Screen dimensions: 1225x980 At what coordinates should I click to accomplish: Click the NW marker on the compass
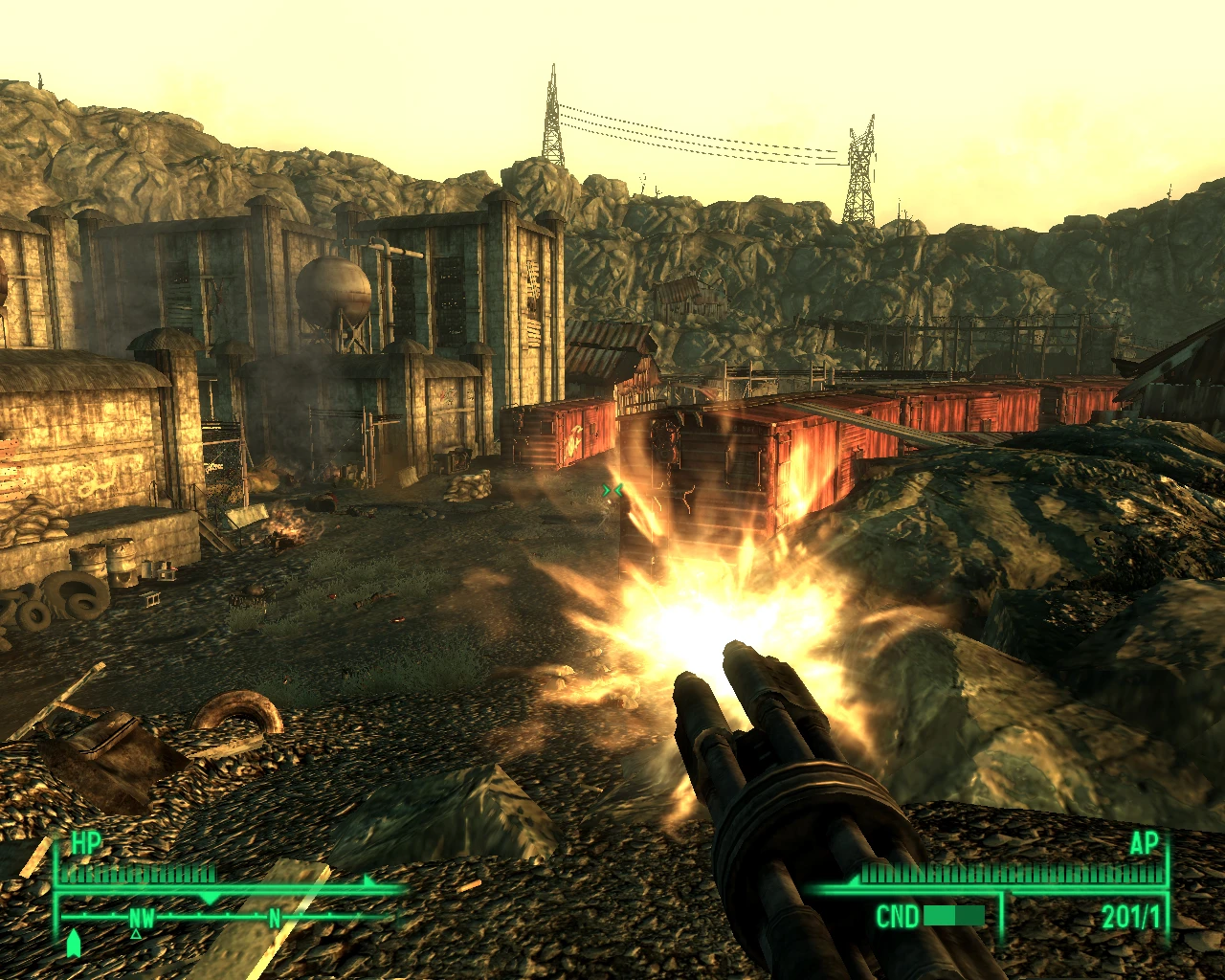[x=142, y=919]
